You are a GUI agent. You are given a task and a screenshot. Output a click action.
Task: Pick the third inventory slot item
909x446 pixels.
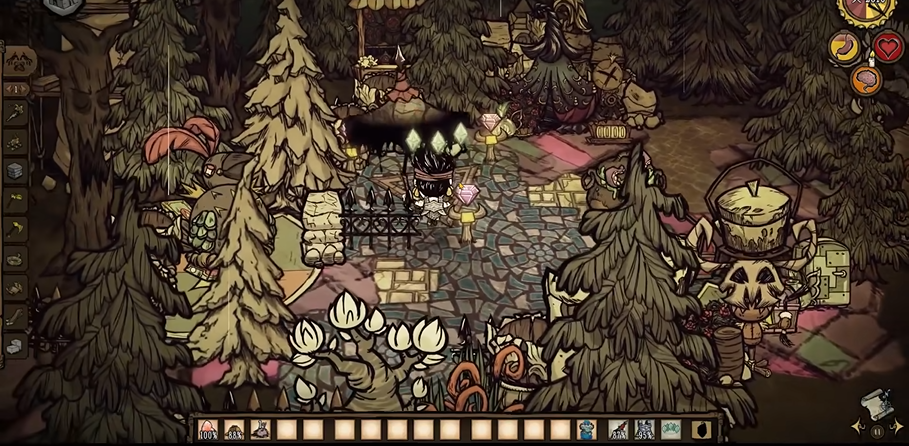pyautogui.click(x=260, y=430)
